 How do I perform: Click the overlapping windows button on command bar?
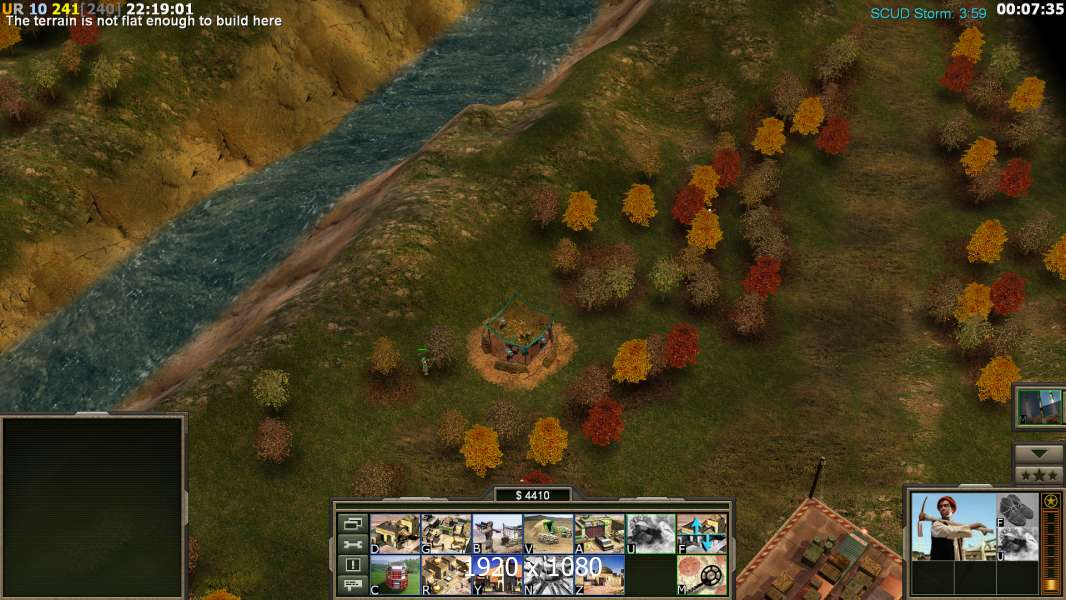[352, 523]
